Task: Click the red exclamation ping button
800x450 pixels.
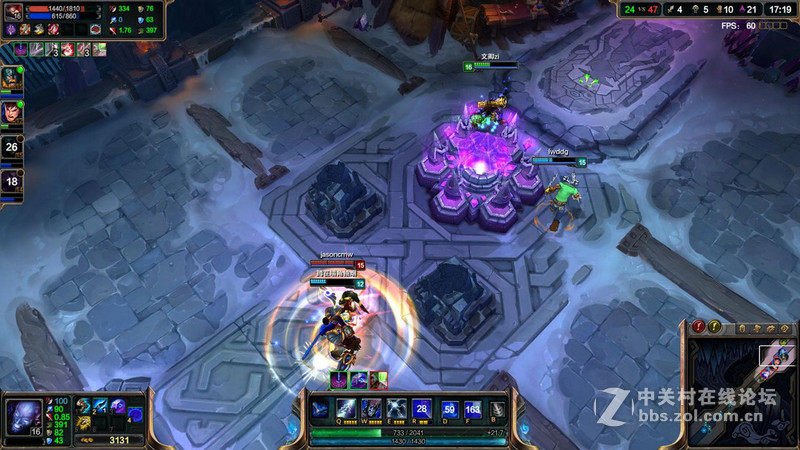Action: 698,327
